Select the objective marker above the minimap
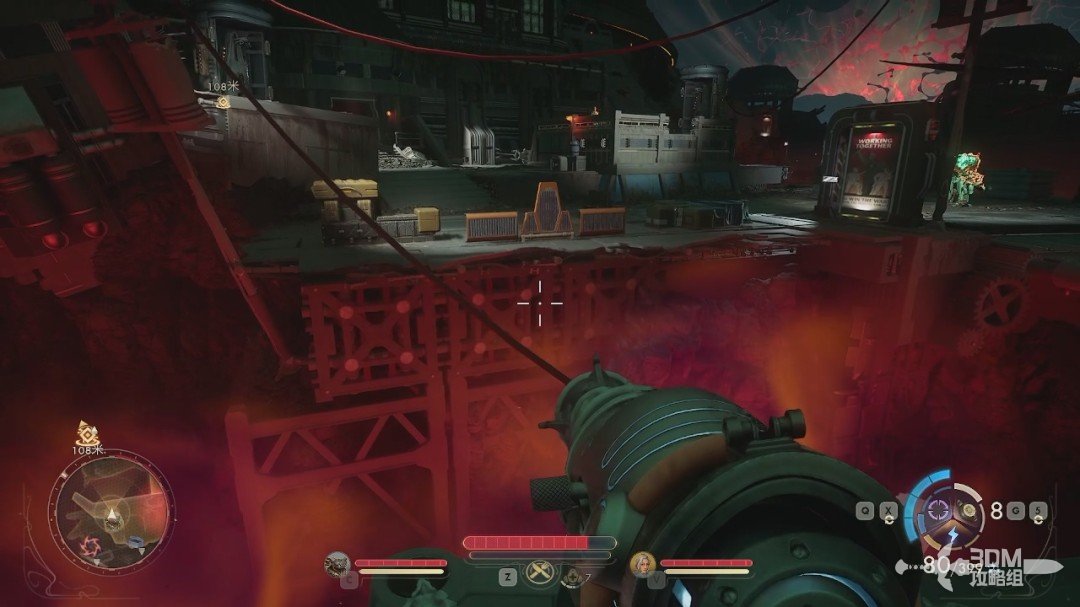 [x=85, y=433]
